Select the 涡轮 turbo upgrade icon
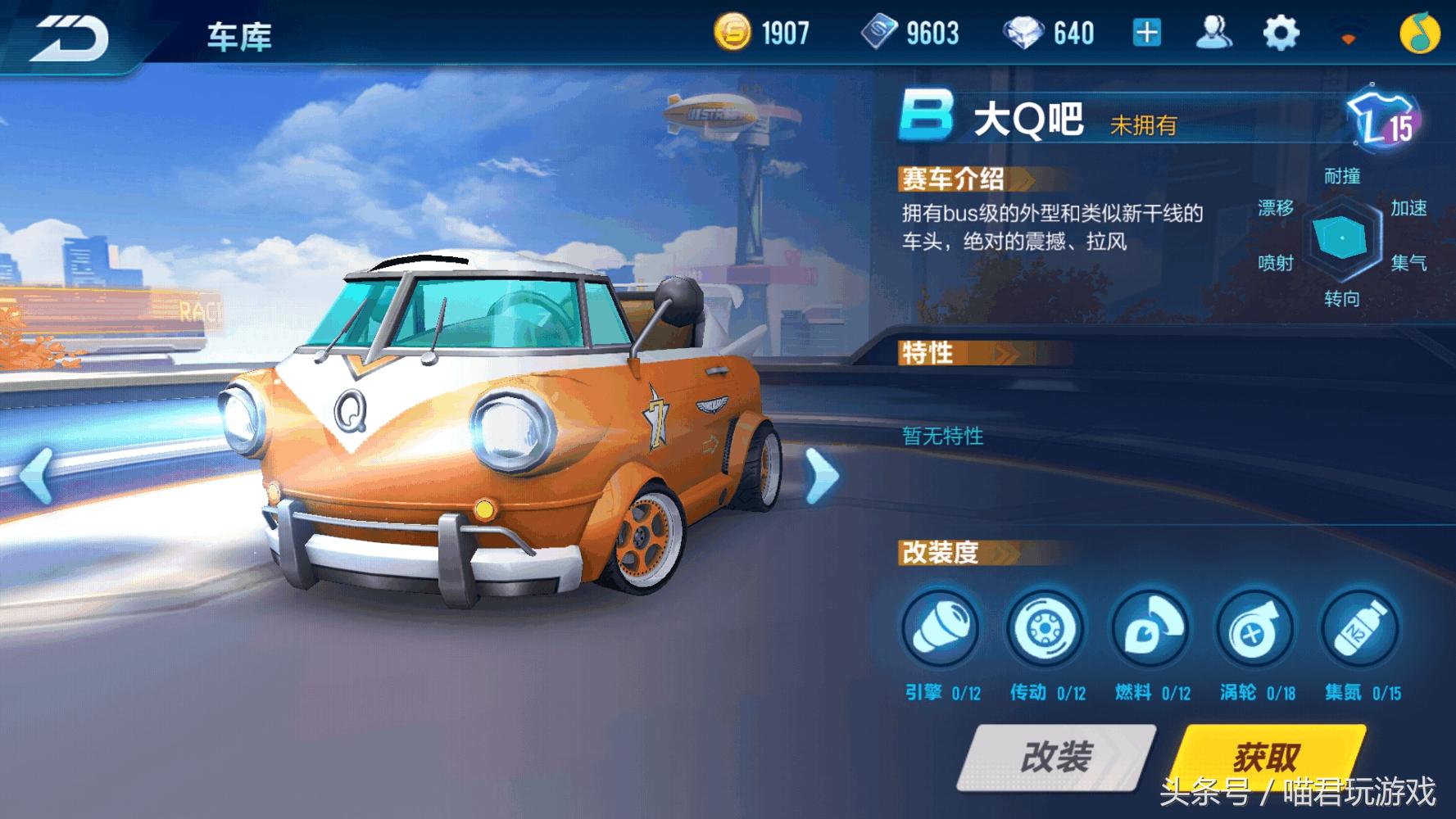Screen dimensions: 1456x819 point(1256,629)
